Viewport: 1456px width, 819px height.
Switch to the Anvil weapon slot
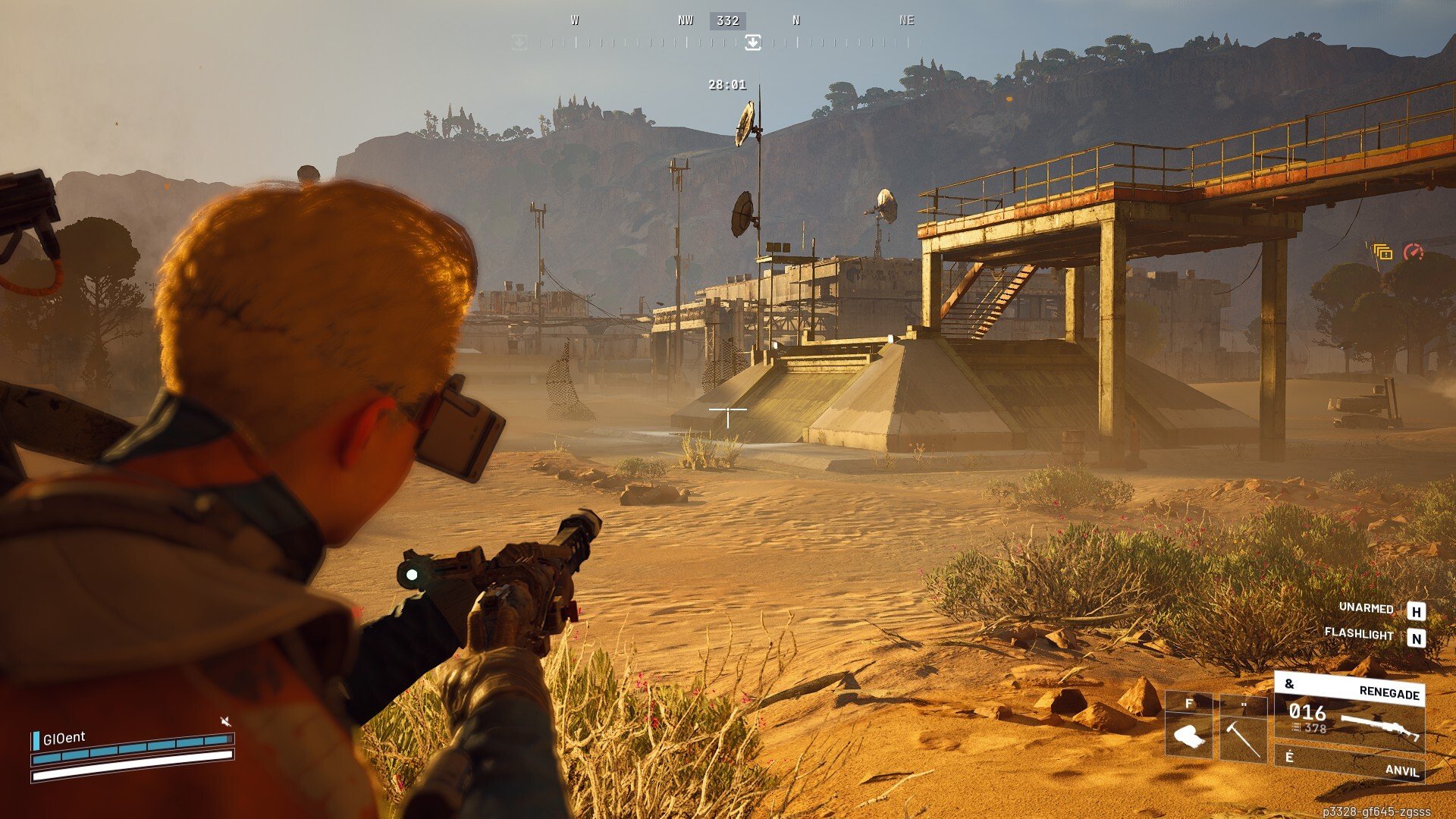pos(1350,764)
